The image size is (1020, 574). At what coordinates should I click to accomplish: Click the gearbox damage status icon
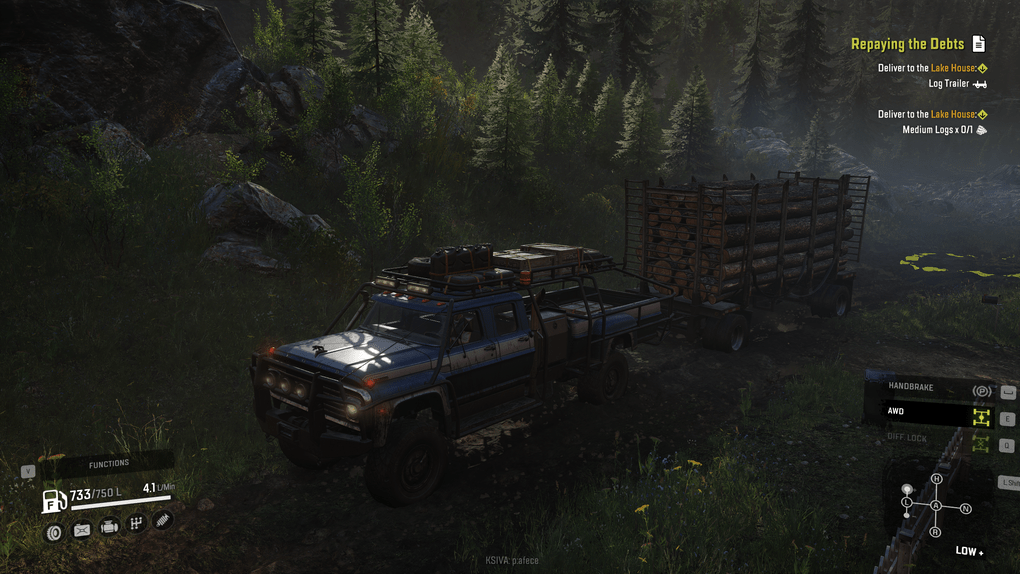pos(136,523)
